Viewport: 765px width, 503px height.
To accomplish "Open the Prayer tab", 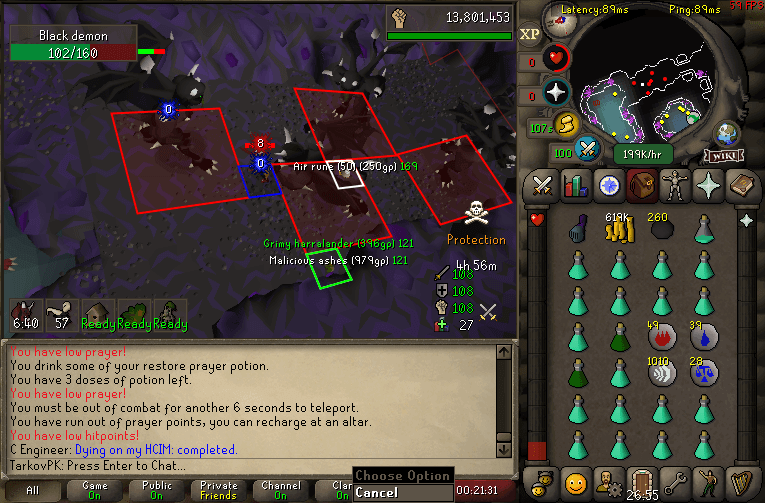I will pos(706,185).
